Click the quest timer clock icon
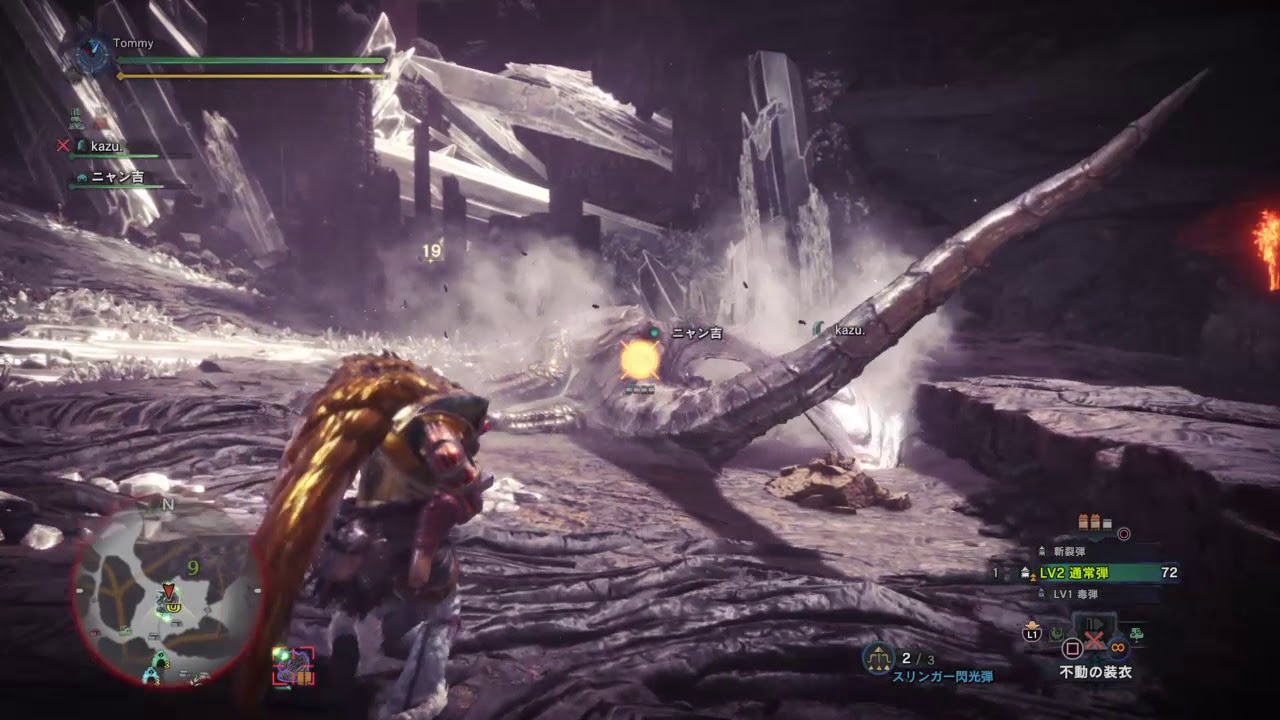Image resolution: width=1280 pixels, height=720 pixels. click(x=92, y=55)
